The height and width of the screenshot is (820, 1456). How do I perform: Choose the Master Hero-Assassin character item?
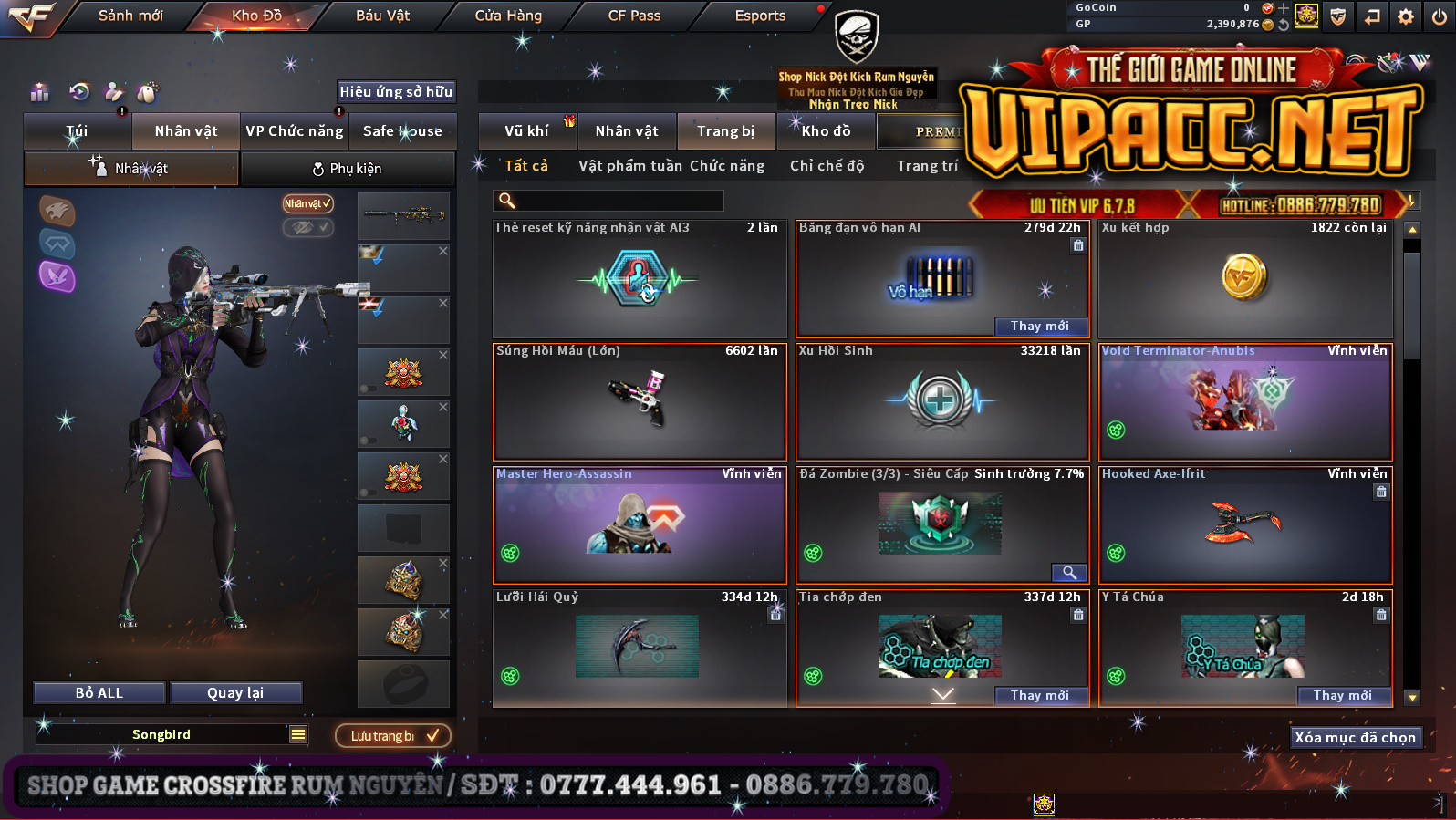pyautogui.click(x=640, y=524)
